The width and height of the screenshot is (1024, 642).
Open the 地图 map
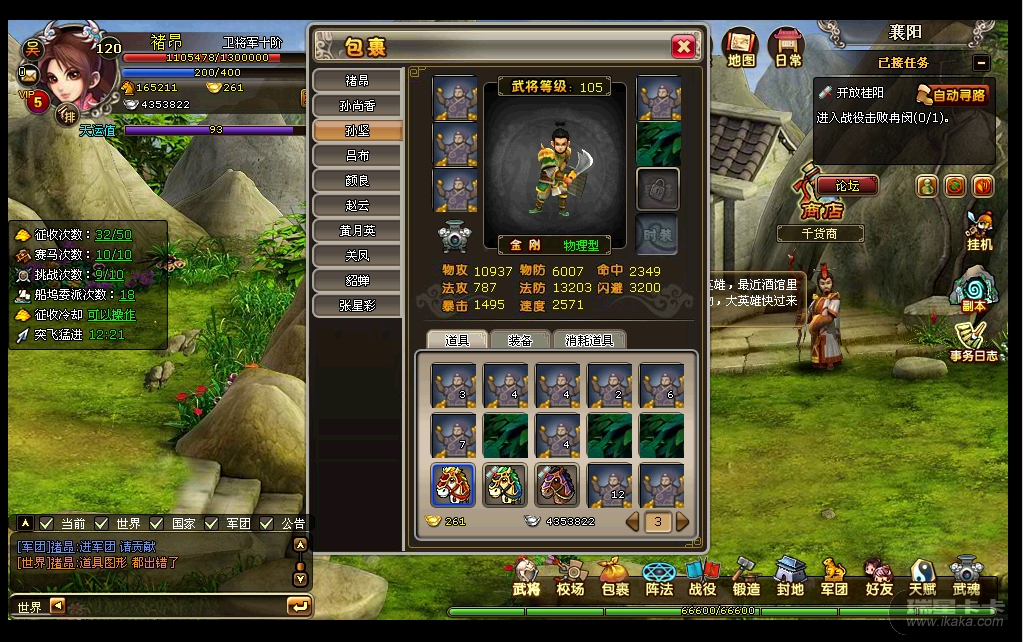pyautogui.click(x=741, y=47)
